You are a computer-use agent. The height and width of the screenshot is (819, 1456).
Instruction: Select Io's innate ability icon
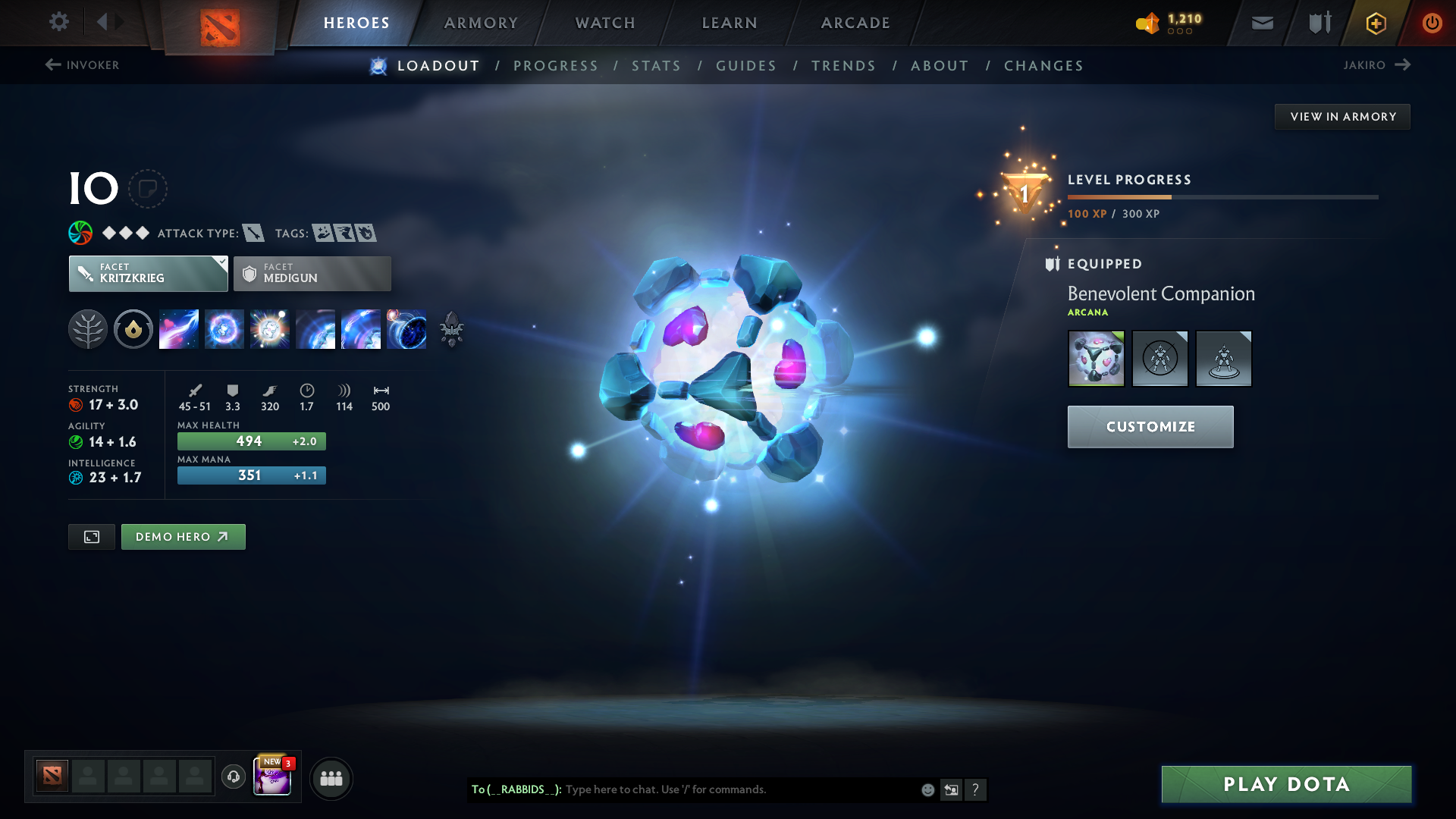point(133,329)
